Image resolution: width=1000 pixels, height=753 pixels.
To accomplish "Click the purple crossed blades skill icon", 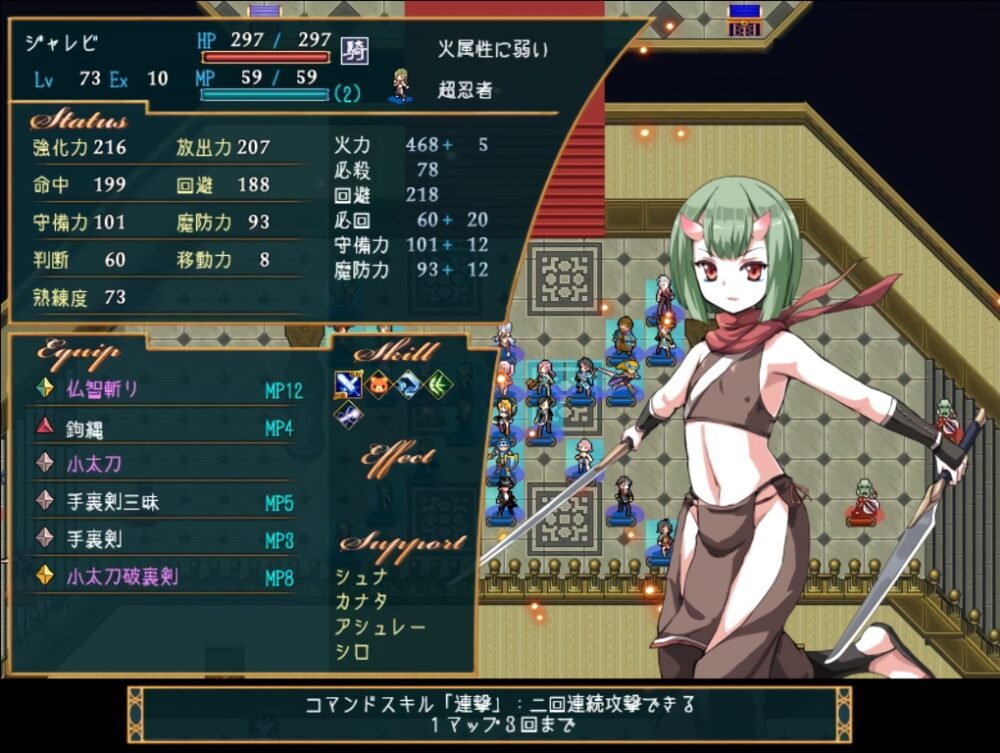I will pos(347,414).
